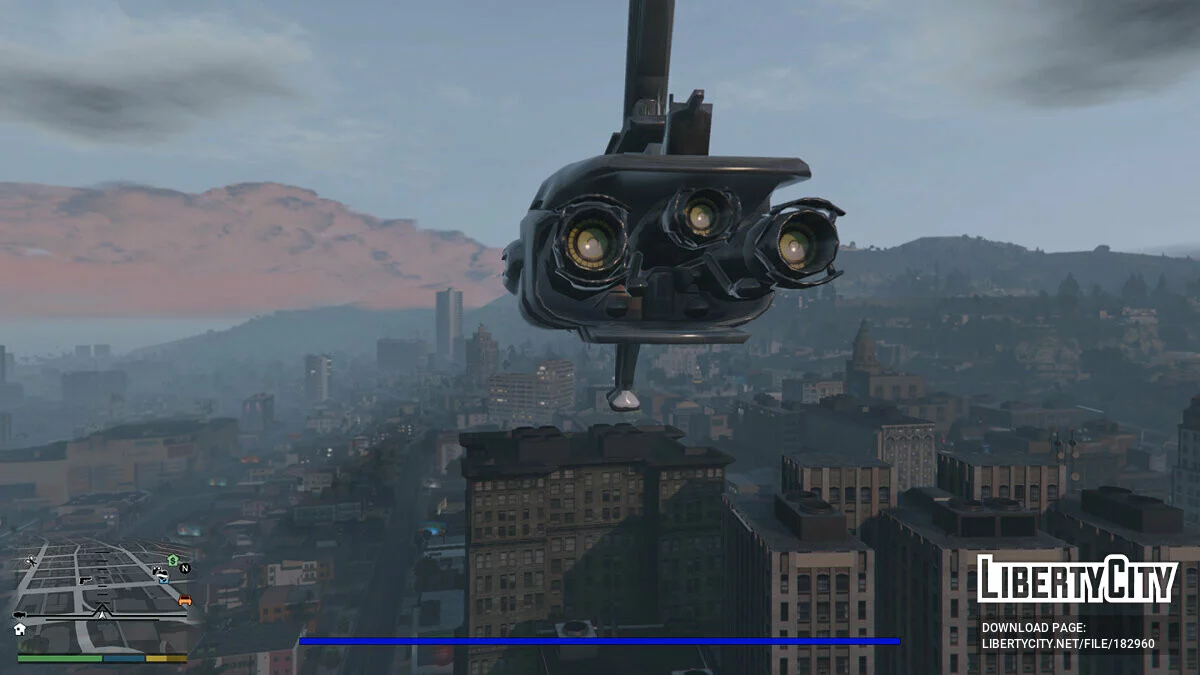Click the pistol Ammu-Nation blip on minimap

coord(86,580)
